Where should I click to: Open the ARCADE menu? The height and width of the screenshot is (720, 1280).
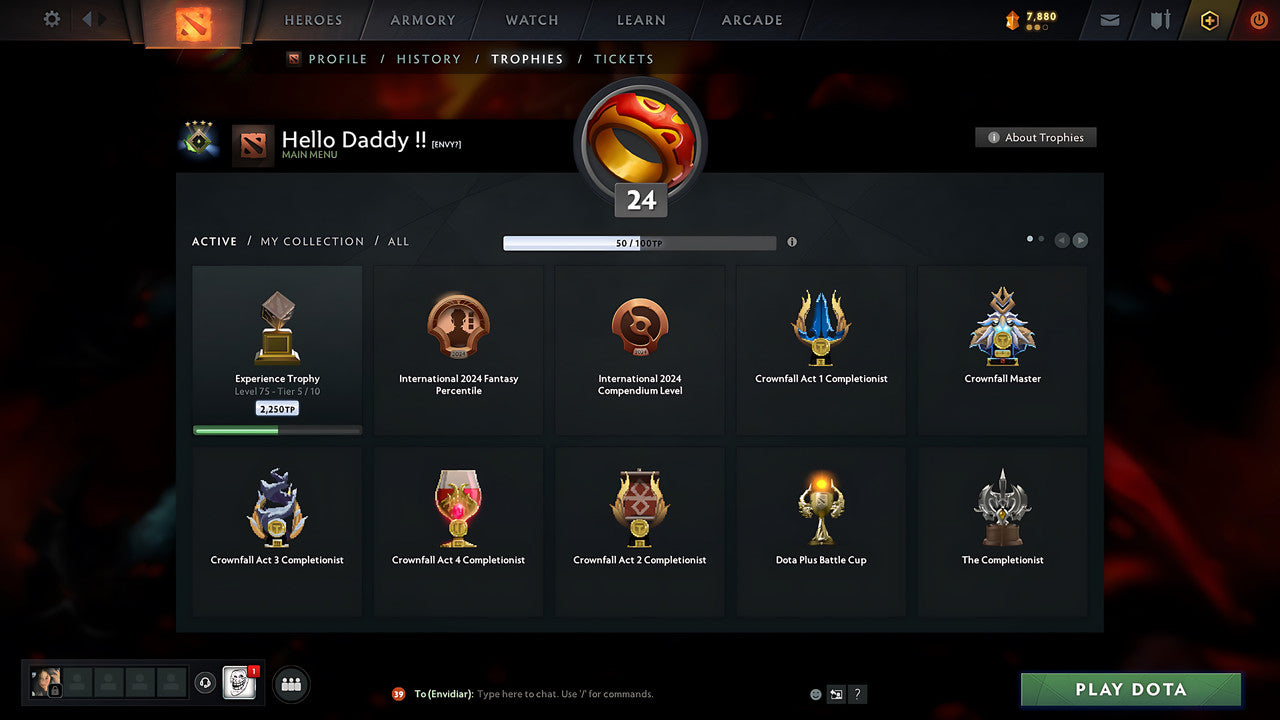(x=751, y=20)
